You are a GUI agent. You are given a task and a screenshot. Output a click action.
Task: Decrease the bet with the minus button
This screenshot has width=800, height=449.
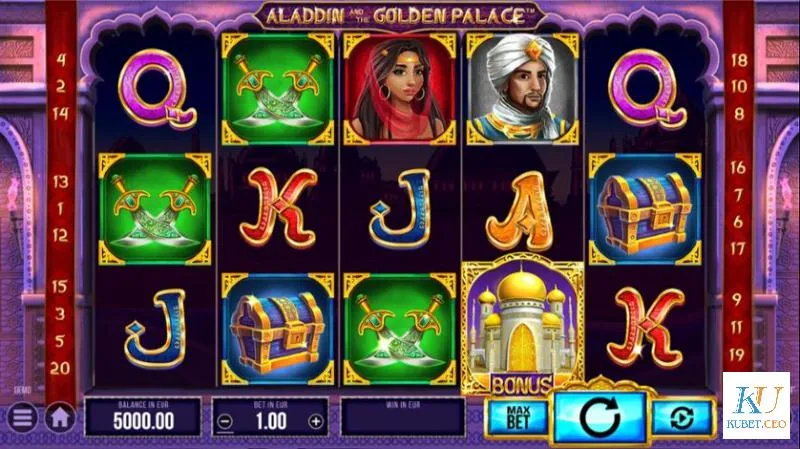click(226, 421)
